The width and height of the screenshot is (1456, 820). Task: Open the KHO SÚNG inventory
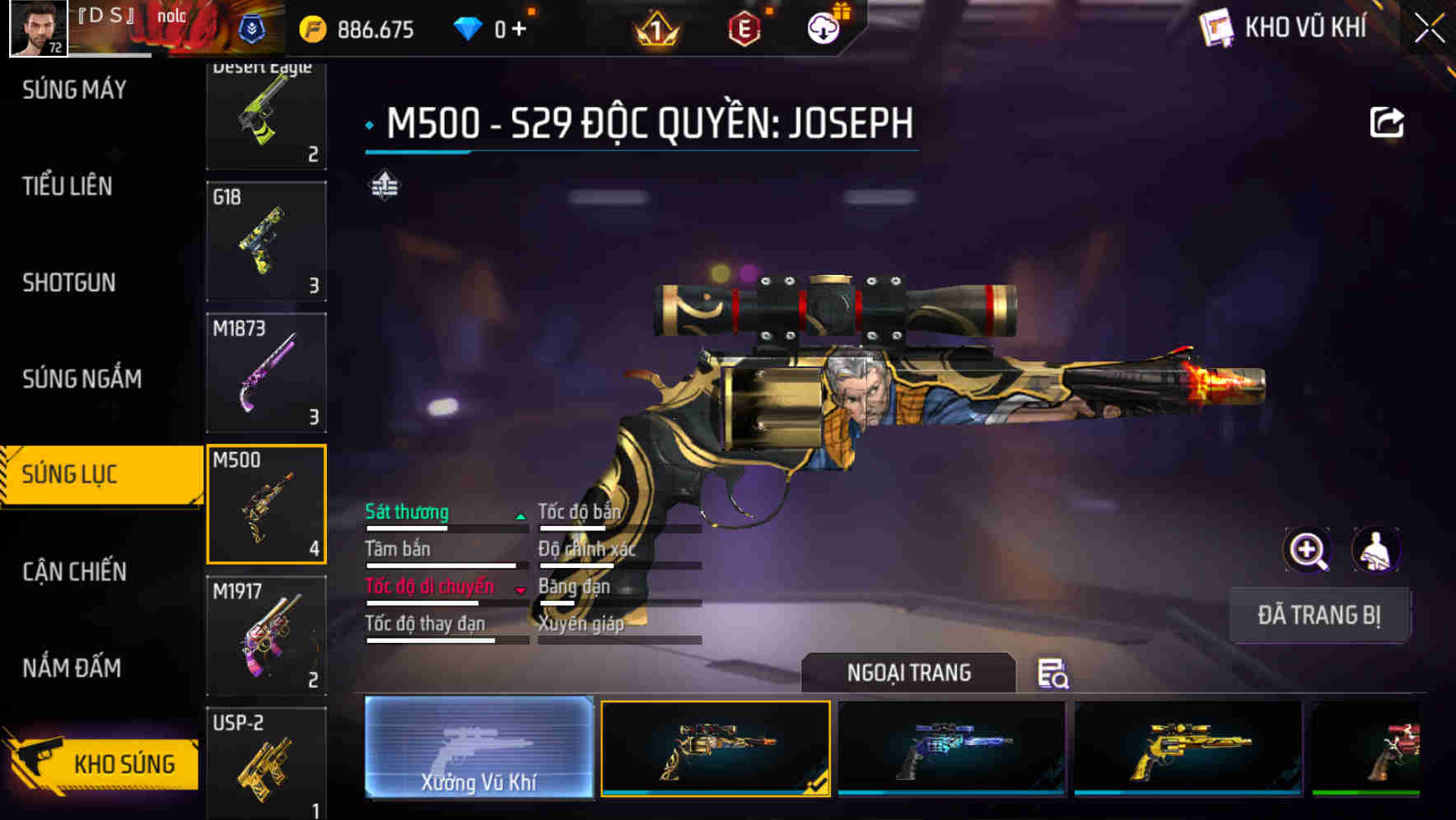122,763
